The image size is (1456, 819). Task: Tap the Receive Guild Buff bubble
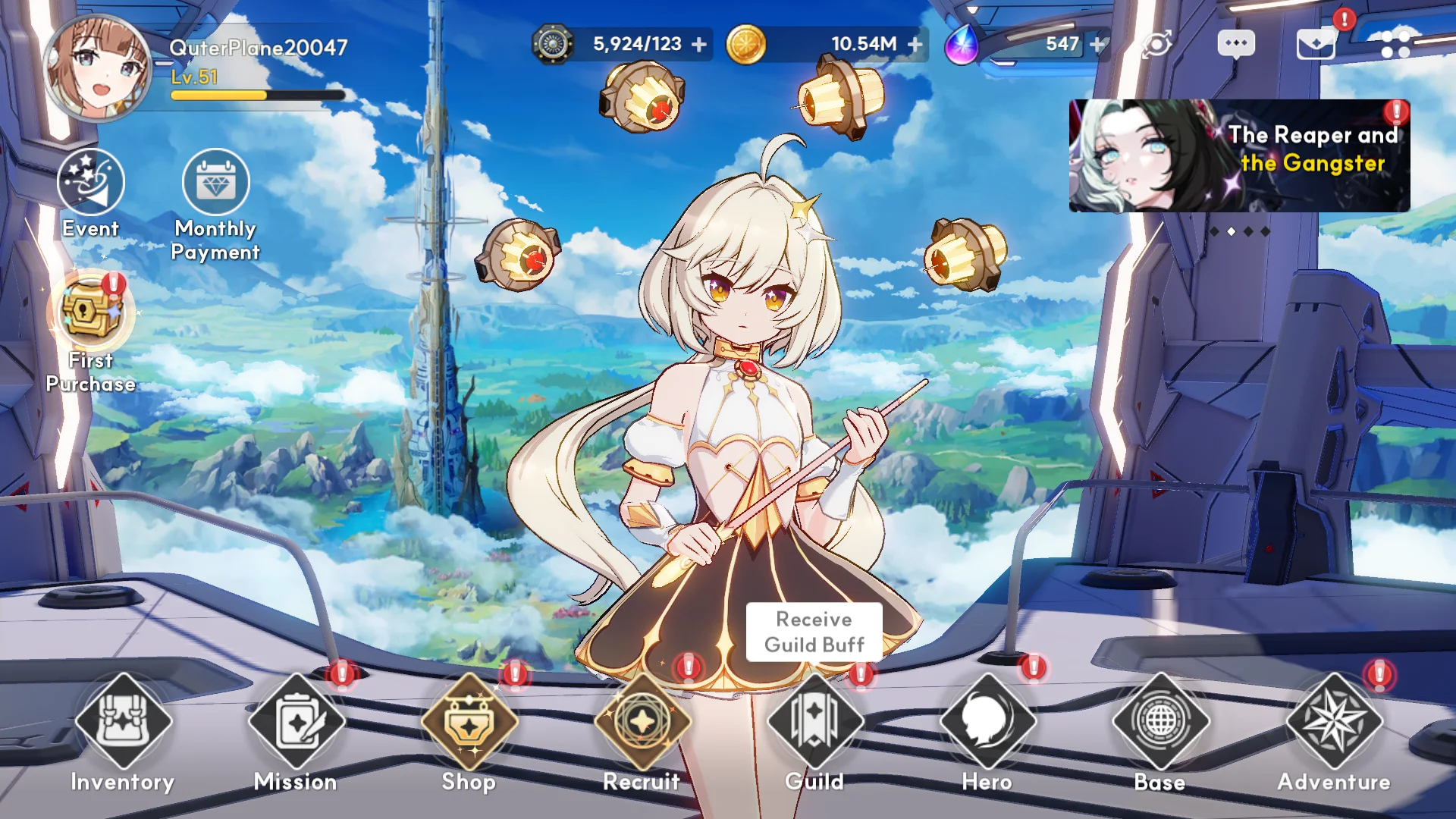click(814, 632)
